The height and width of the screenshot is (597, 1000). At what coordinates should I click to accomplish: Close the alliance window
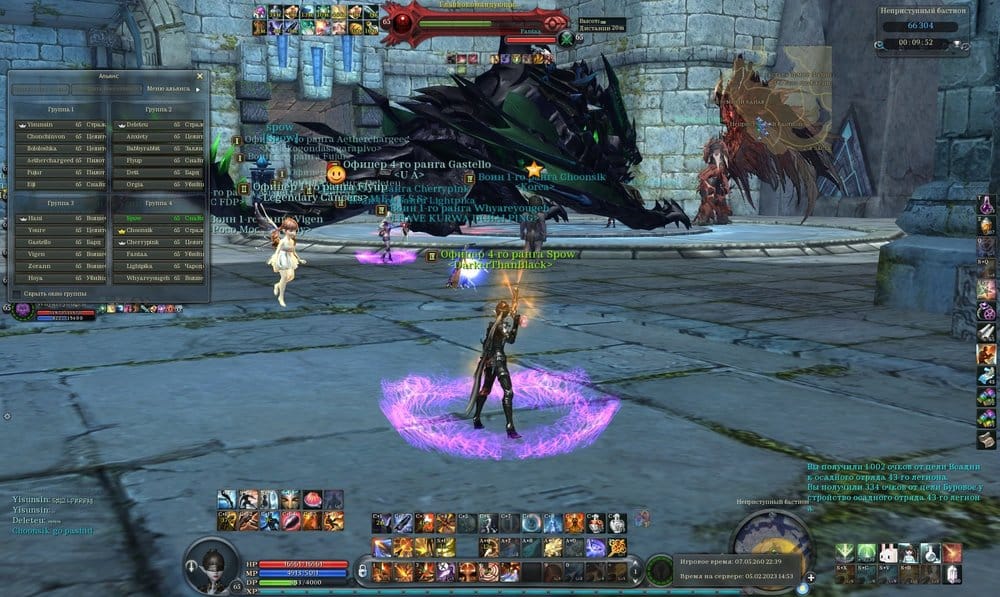tap(199, 75)
